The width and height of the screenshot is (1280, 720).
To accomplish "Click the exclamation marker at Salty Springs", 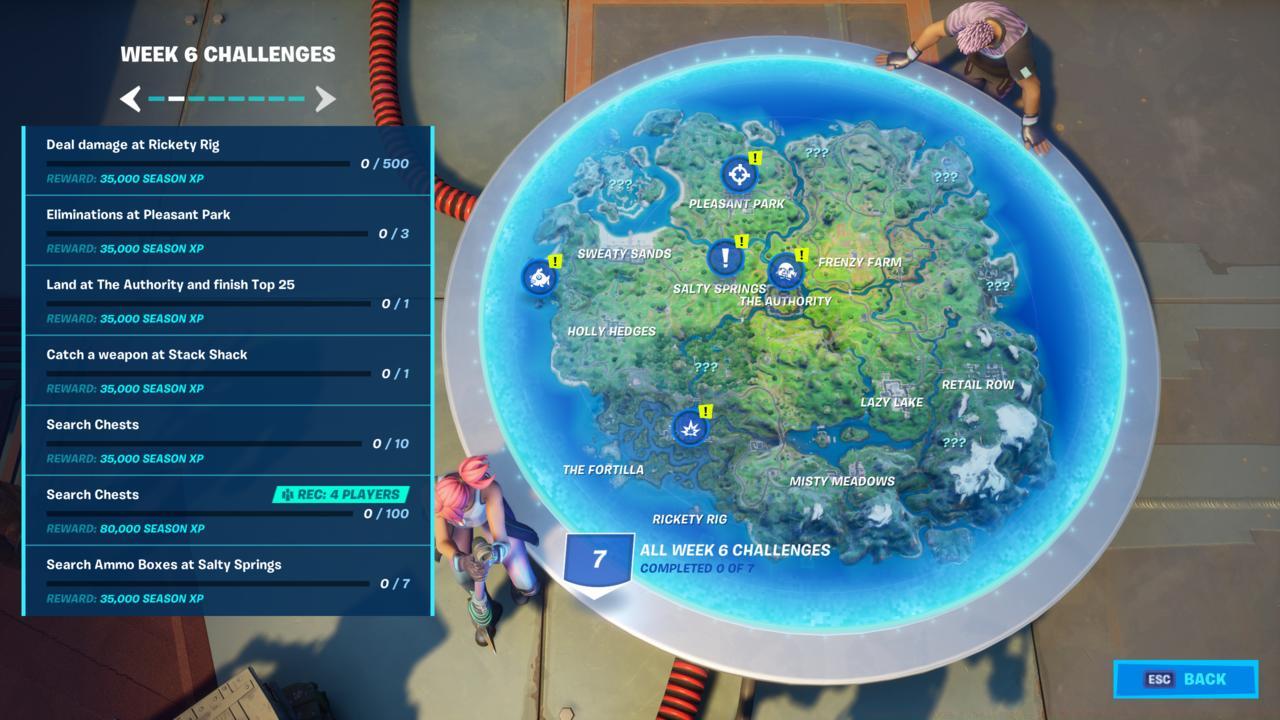I will tap(724, 259).
